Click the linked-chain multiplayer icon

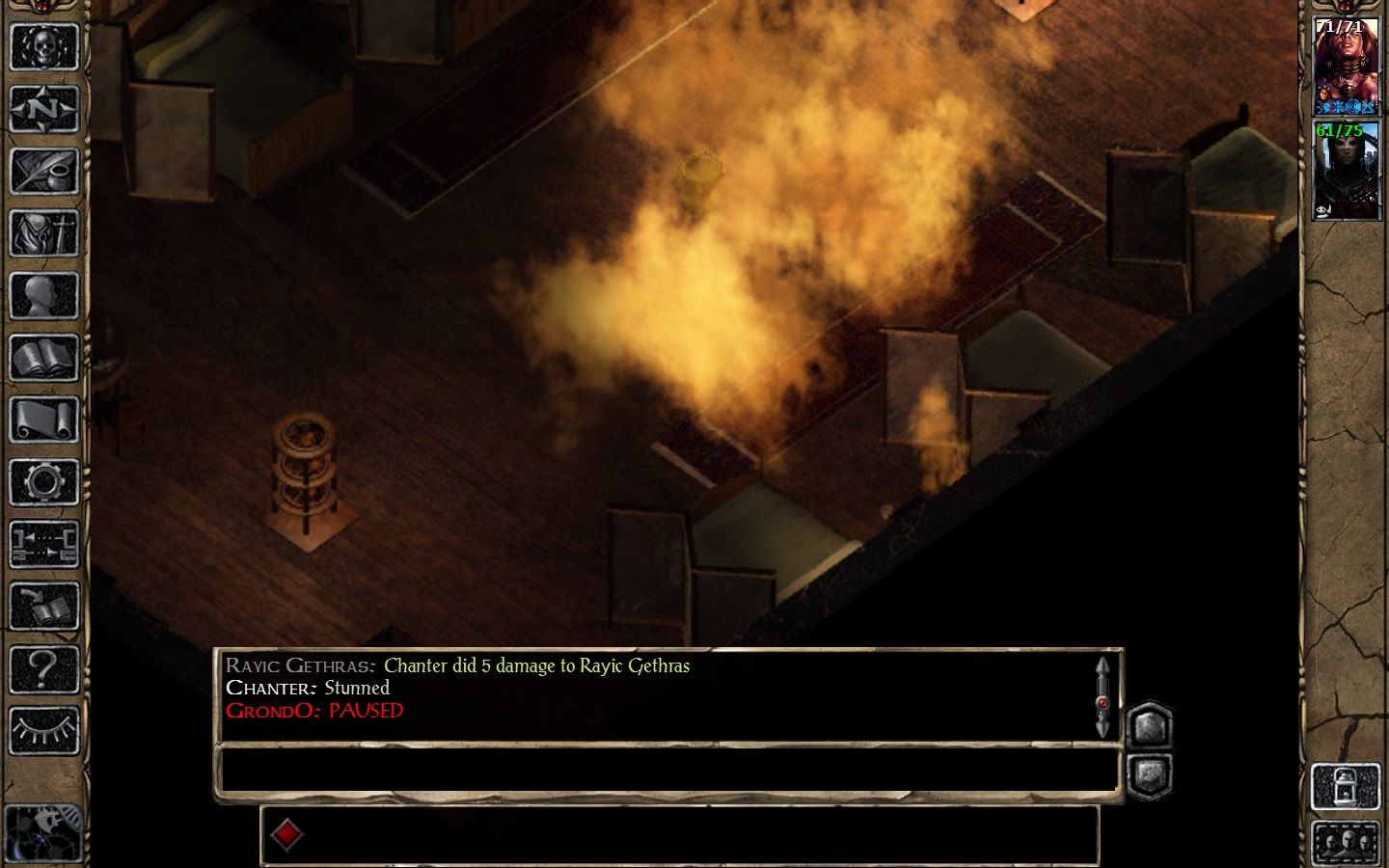[x=43, y=544]
